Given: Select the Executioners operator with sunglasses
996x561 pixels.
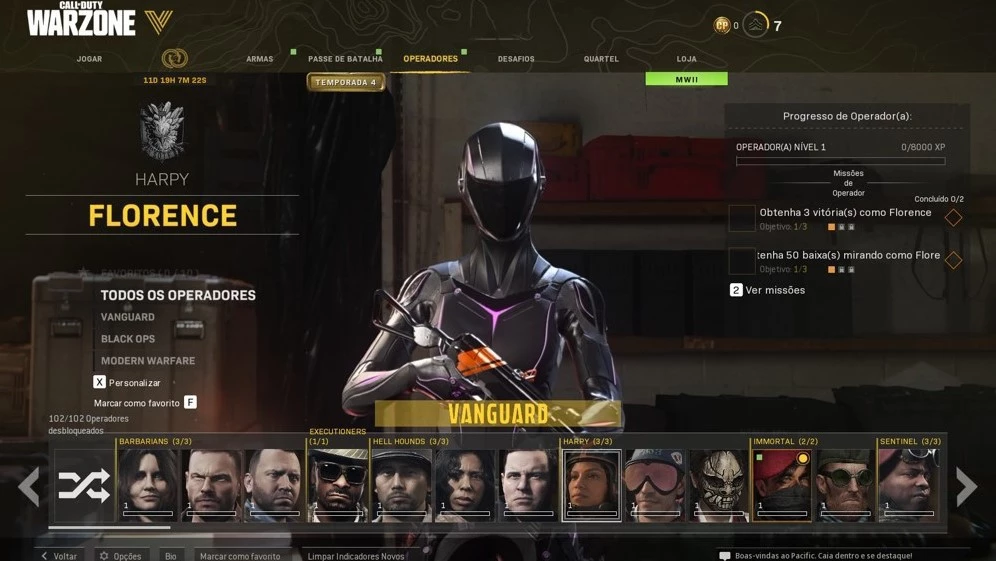Looking at the screenshot, I should pos(338,485).
